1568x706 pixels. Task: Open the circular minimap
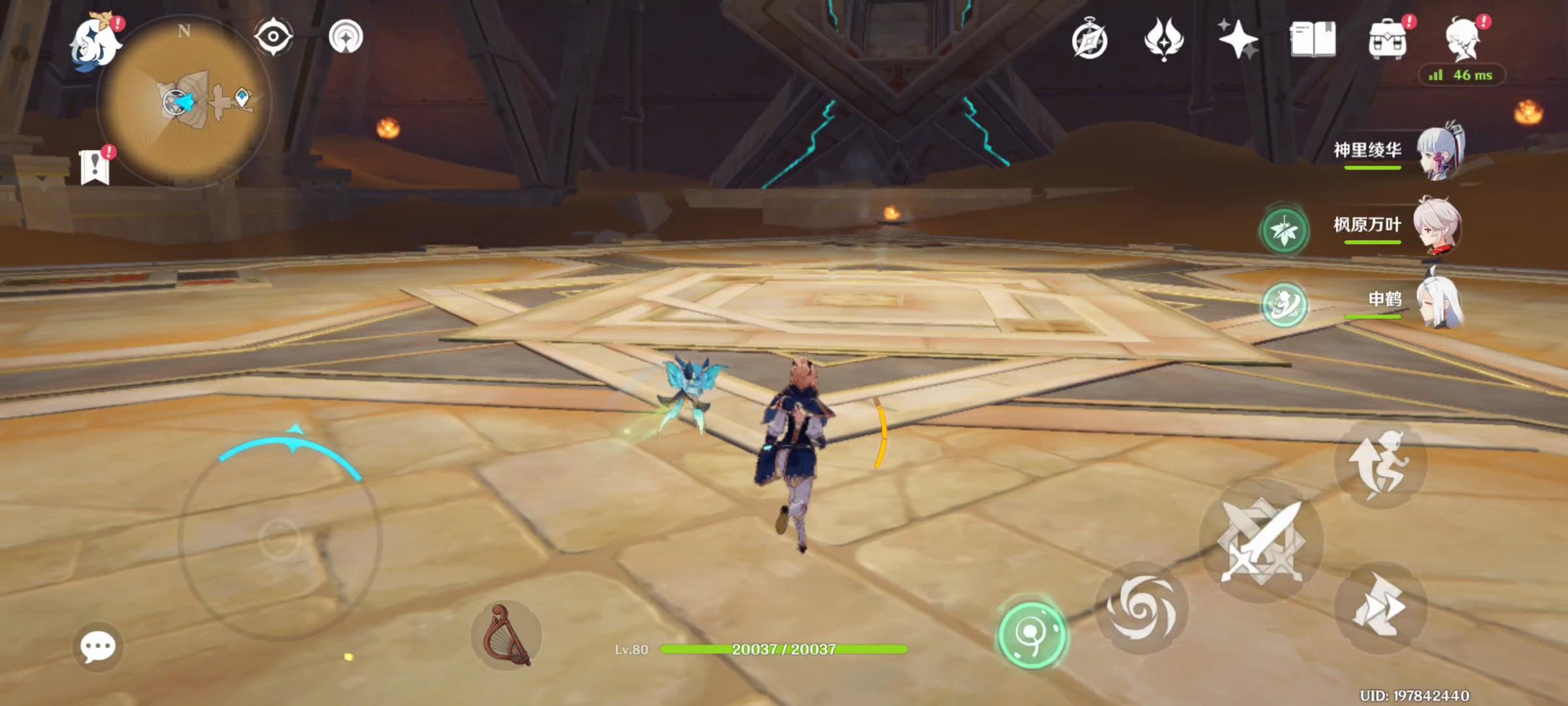(x=184, y=102)
